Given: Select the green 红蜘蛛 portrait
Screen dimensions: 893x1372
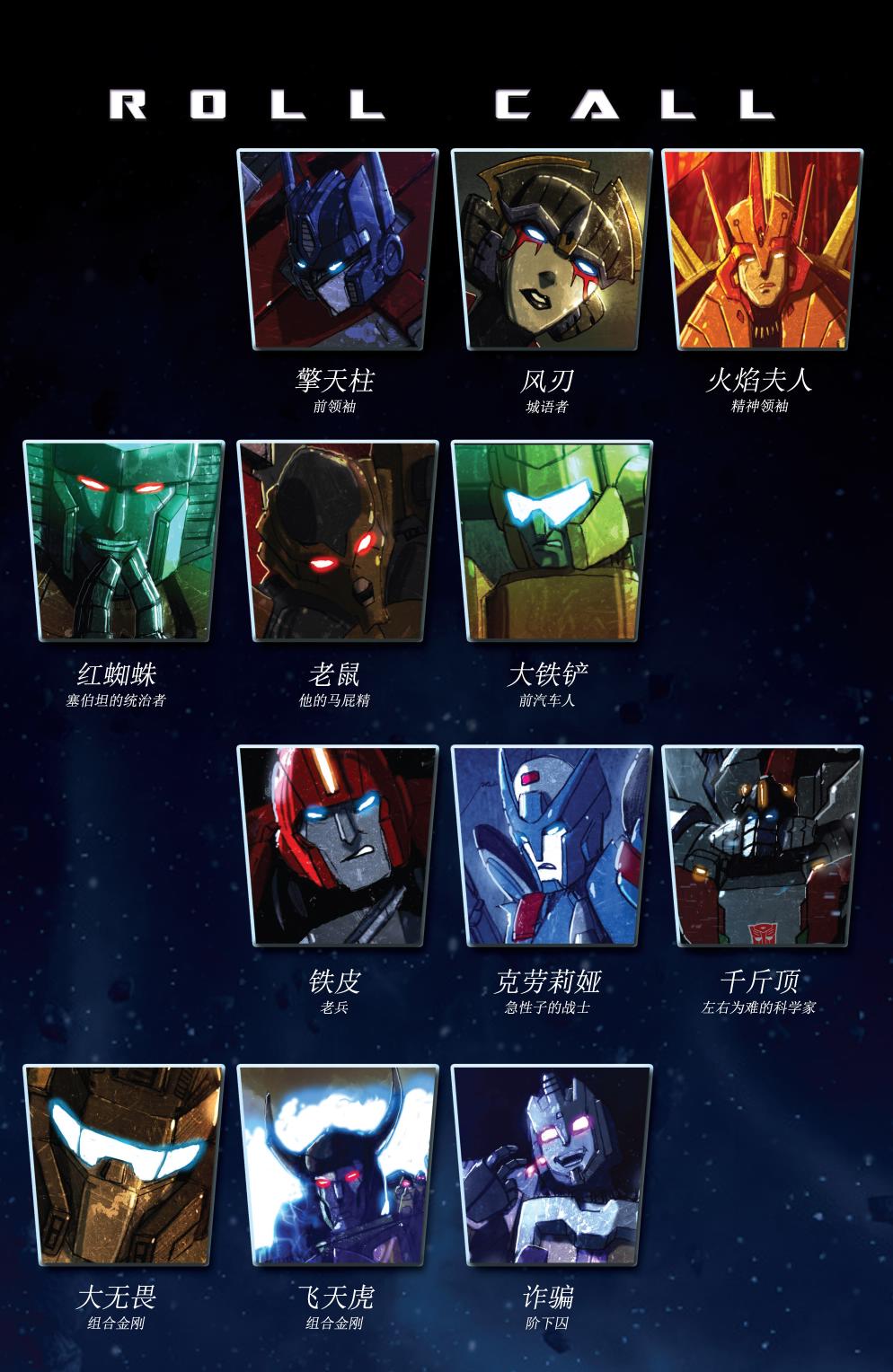Looking at the screenshot, I should [123, 541].
